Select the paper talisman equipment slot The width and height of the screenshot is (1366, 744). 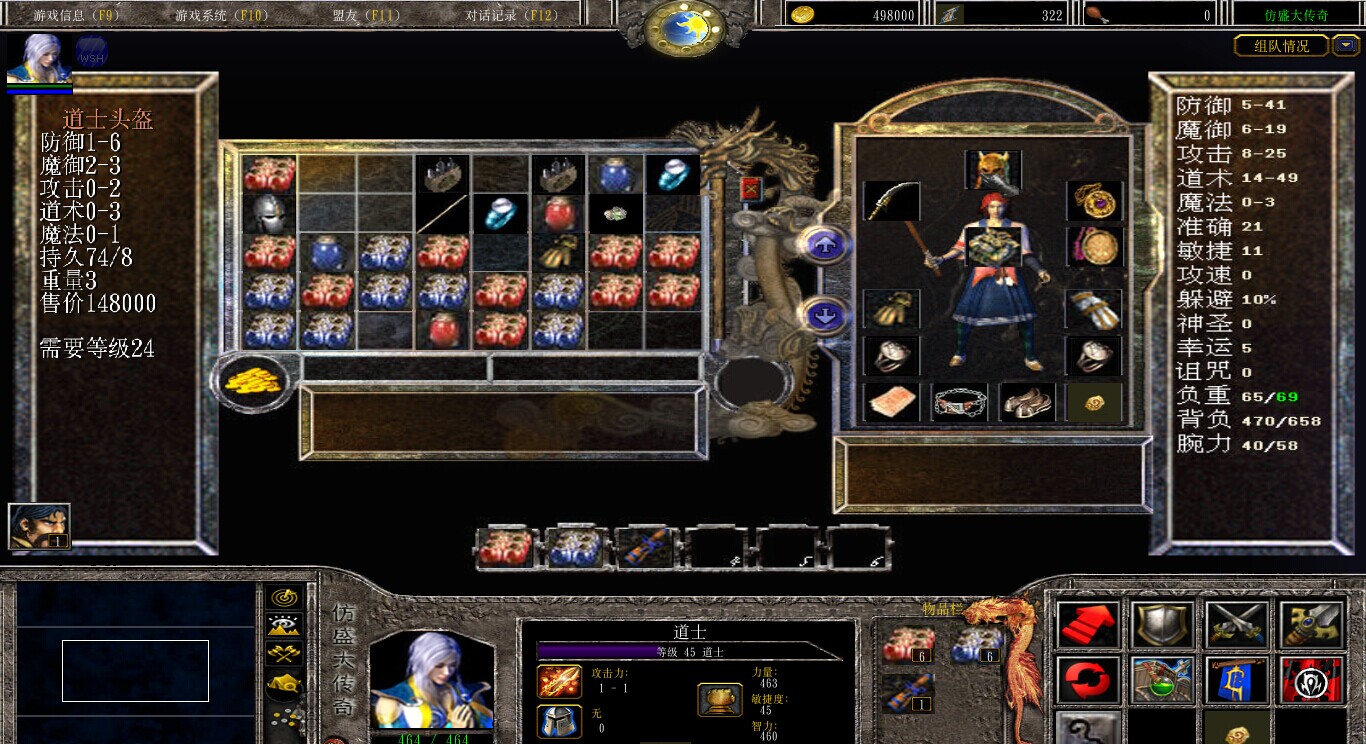click(x=891, y=402)
